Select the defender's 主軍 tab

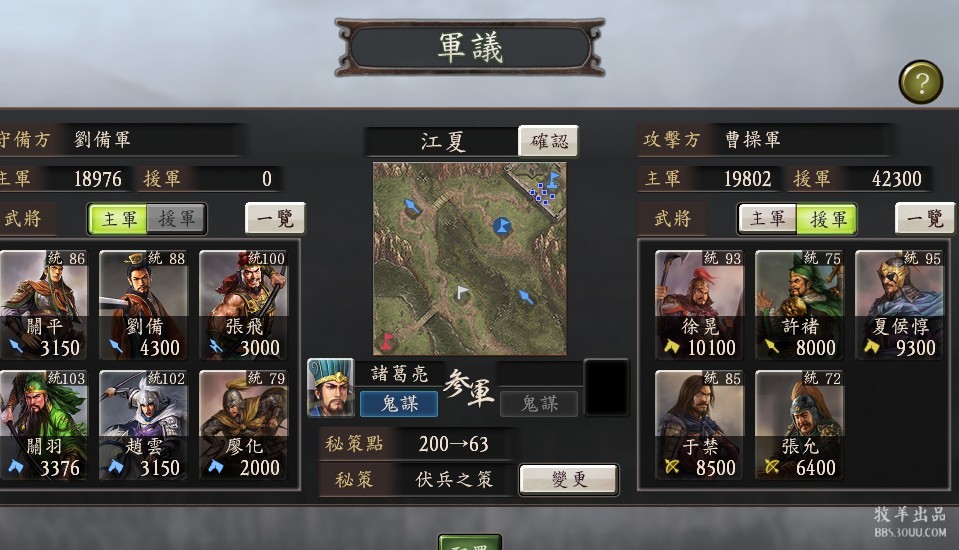click(x=117, y=218)
